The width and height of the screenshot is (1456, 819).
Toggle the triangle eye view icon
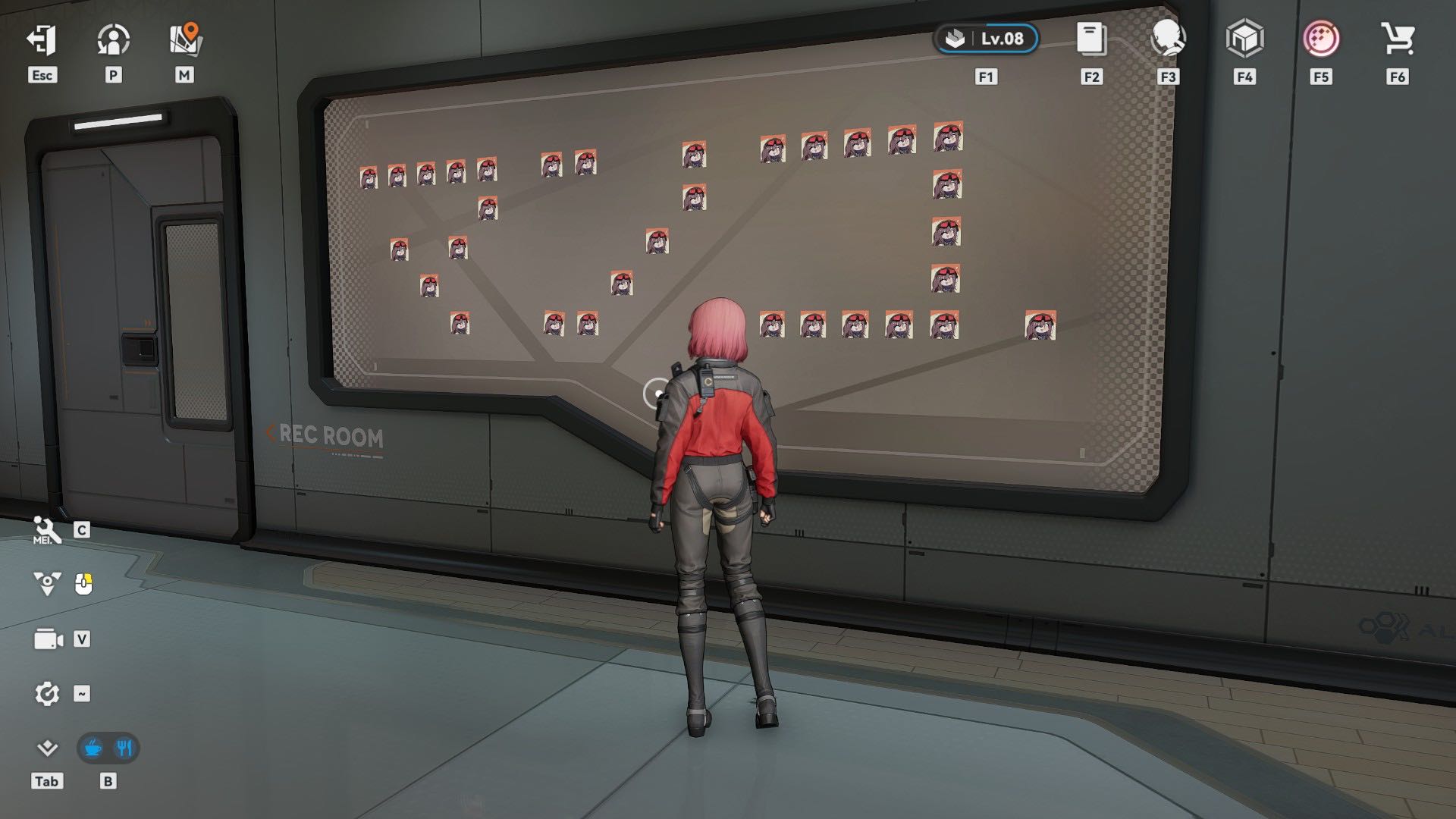coord(47,584)
